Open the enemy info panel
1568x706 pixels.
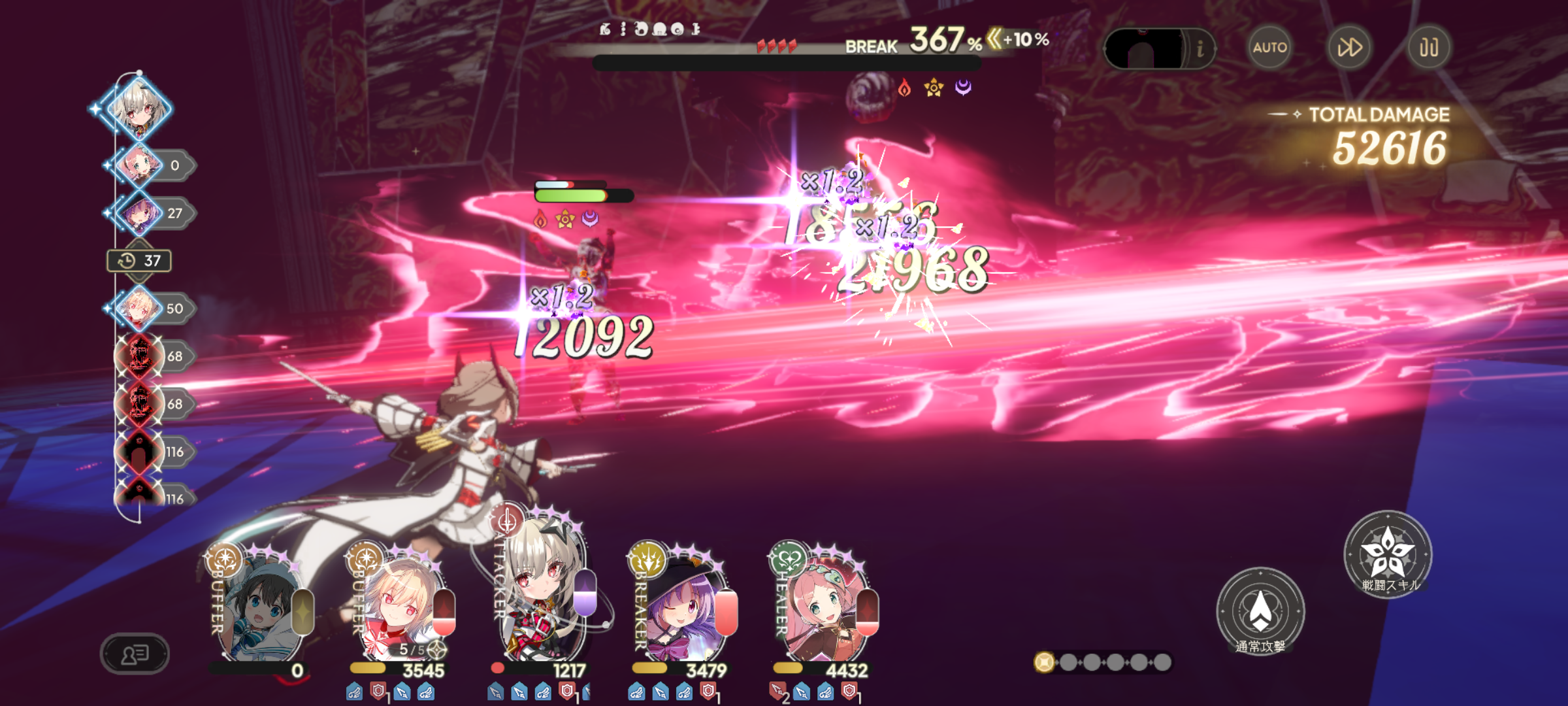tap(1200, 48)
